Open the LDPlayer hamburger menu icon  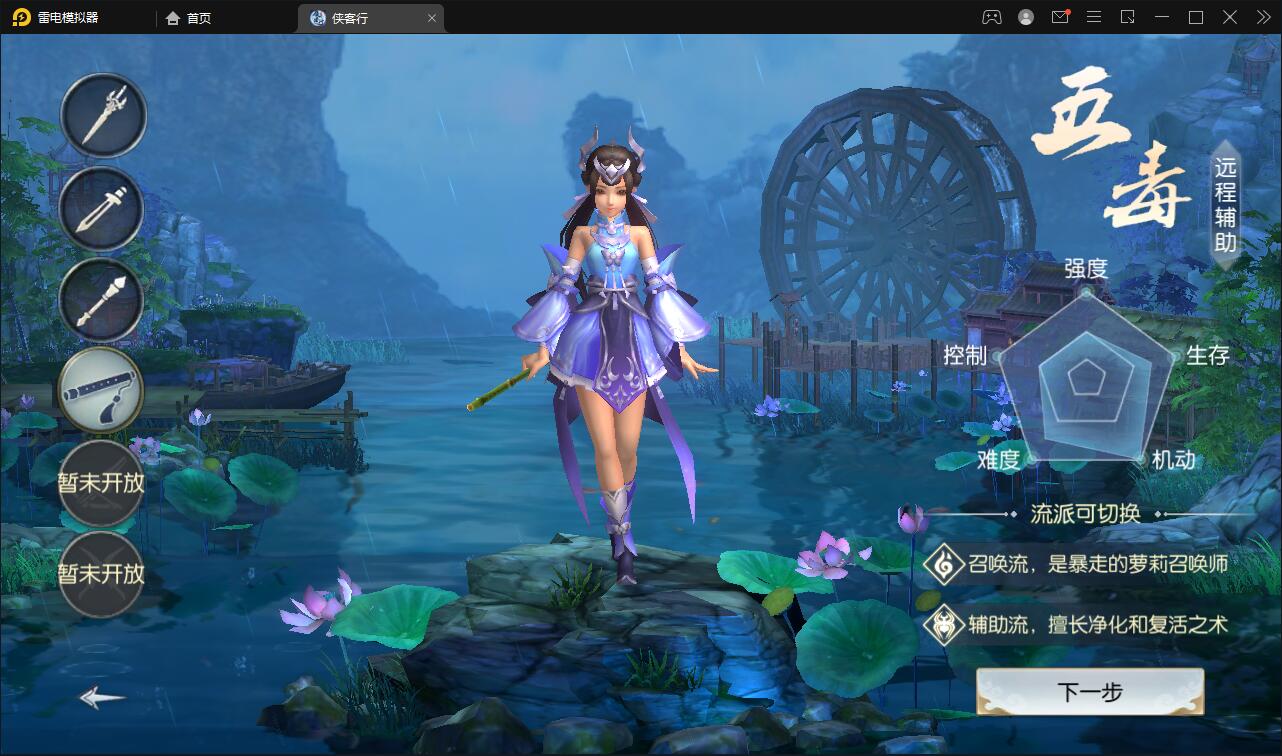point(1094,17)
